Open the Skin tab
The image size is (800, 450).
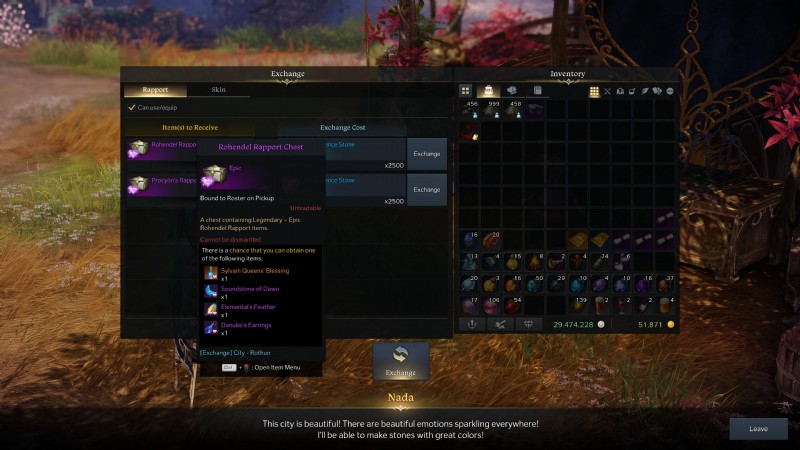click(218, 90)
